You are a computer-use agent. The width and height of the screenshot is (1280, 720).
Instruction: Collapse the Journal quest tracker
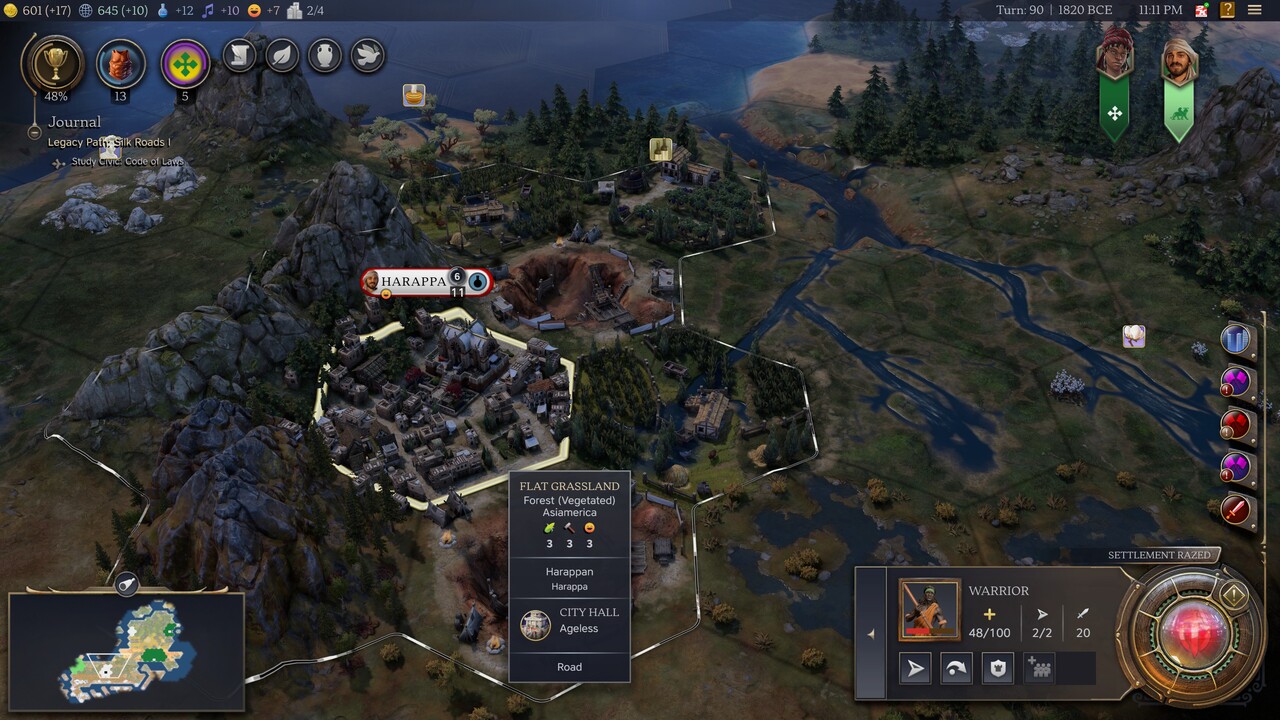pos(34,131)
